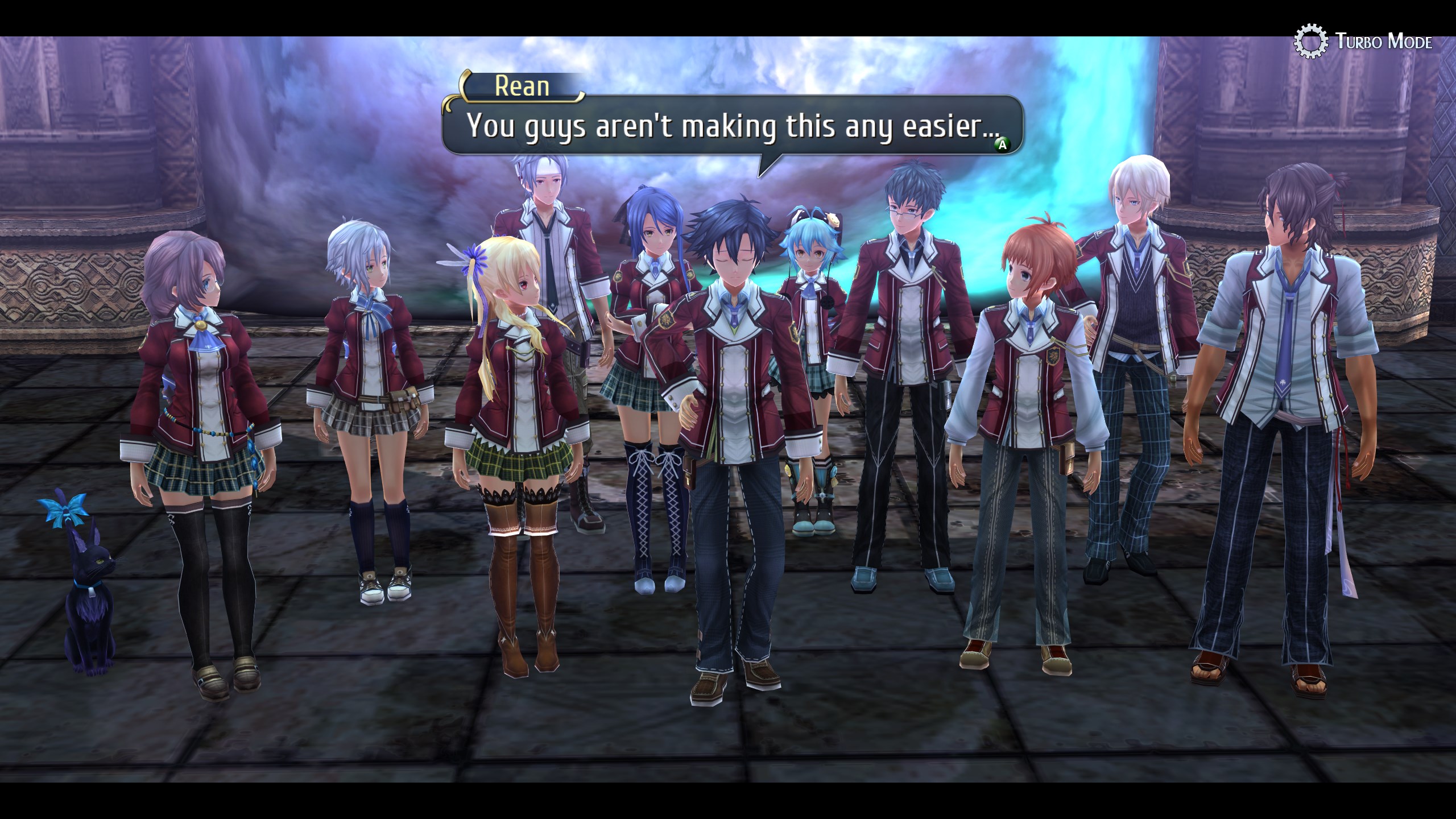Advance Rean's dialogue speech bubble
1456x819 pixels.
(x=1002, y=145)
